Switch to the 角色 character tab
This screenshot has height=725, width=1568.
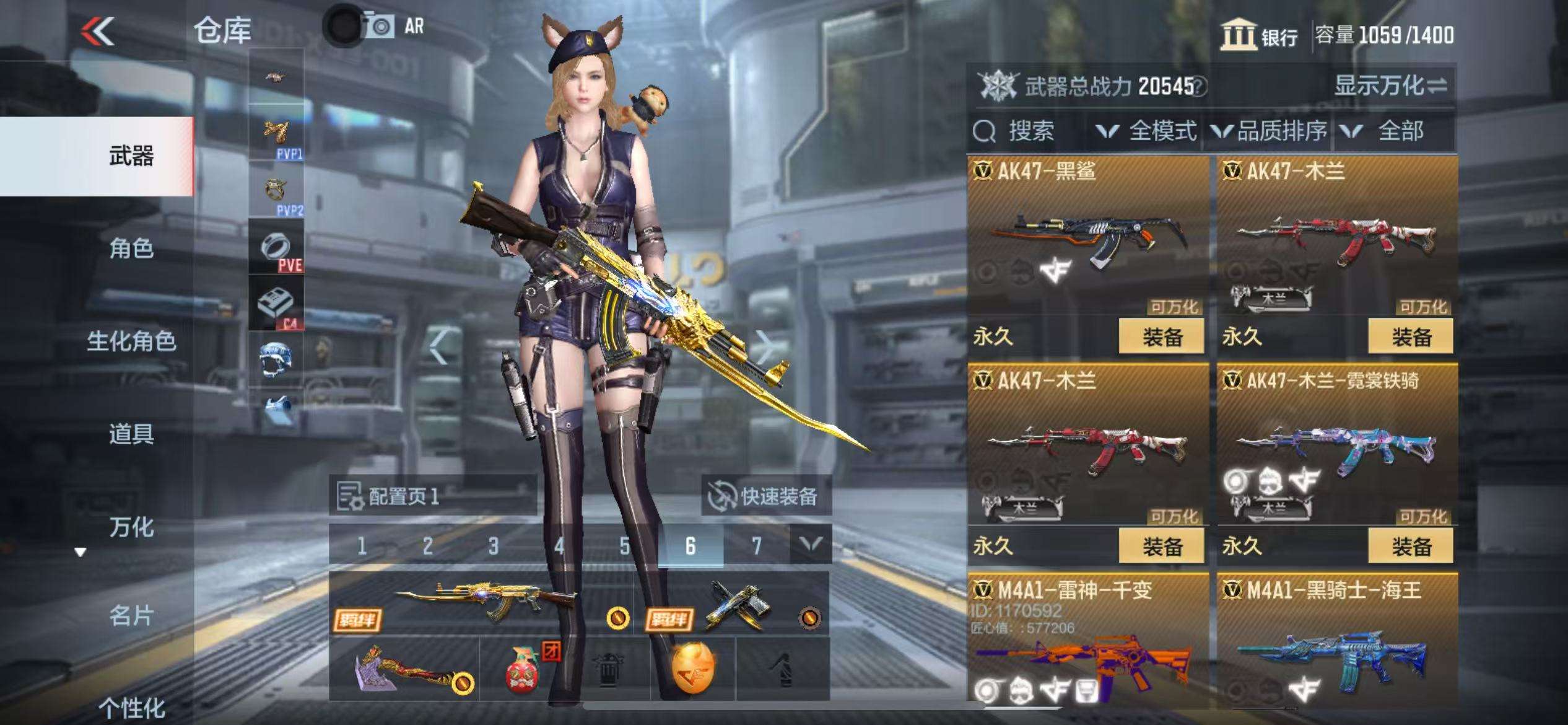tap(131, 249)
